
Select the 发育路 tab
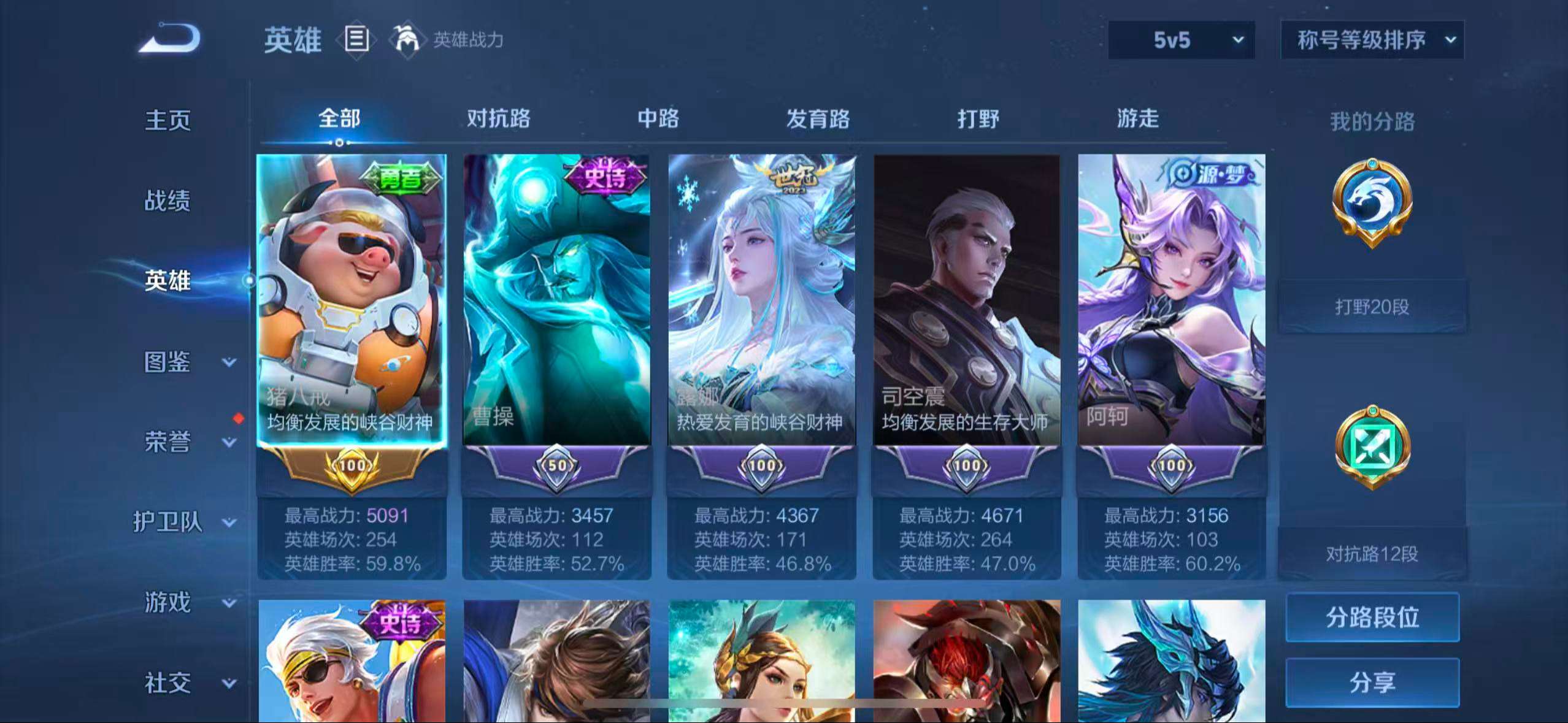pos(818,118)
